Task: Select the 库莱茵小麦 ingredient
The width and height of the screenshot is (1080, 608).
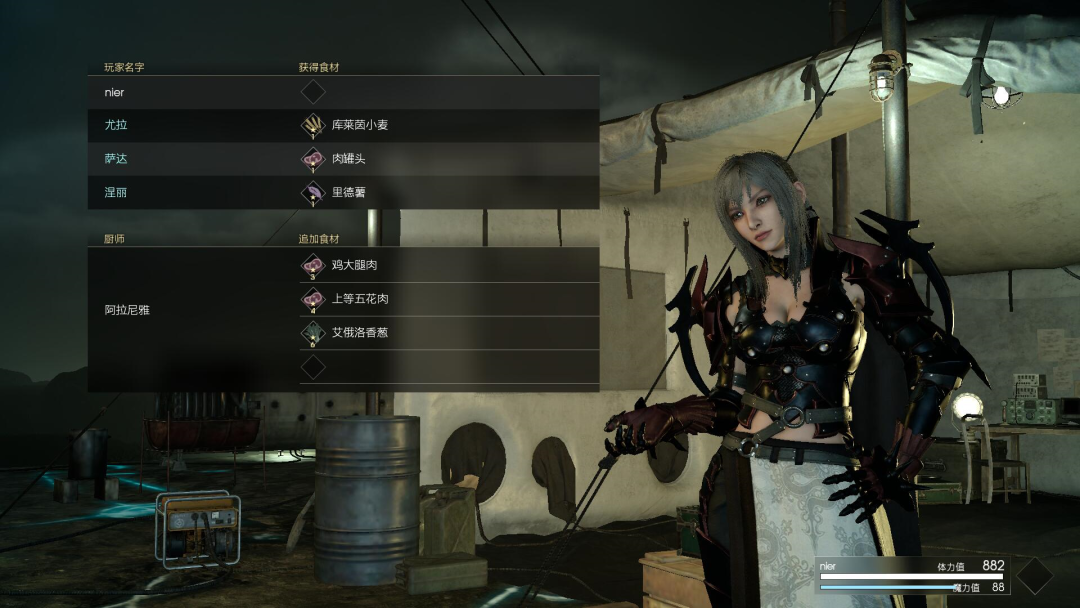Action: pyautogui.click(x=358, y=126)
